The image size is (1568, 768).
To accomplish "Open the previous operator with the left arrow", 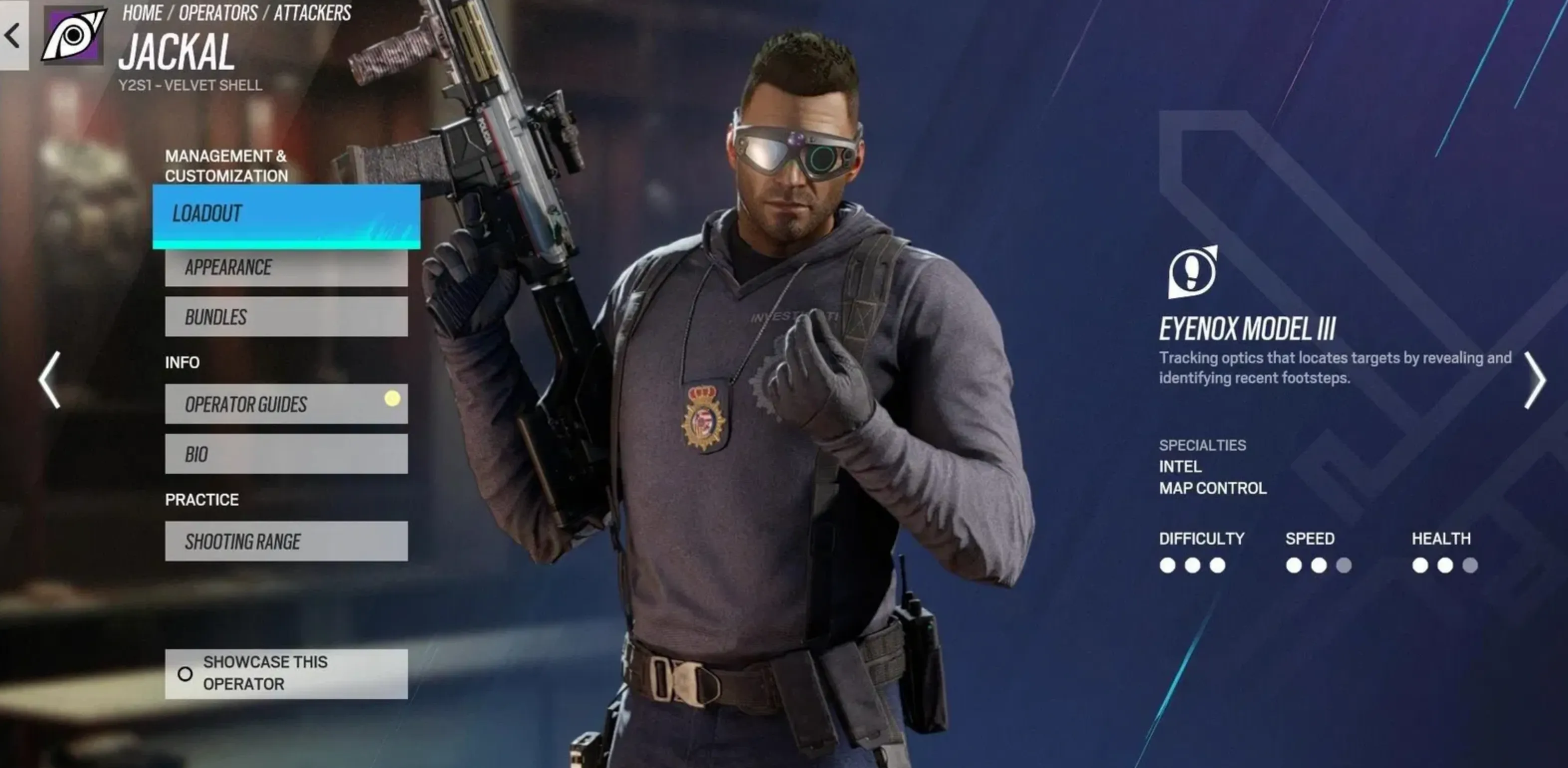I will [x=49, y=381].
